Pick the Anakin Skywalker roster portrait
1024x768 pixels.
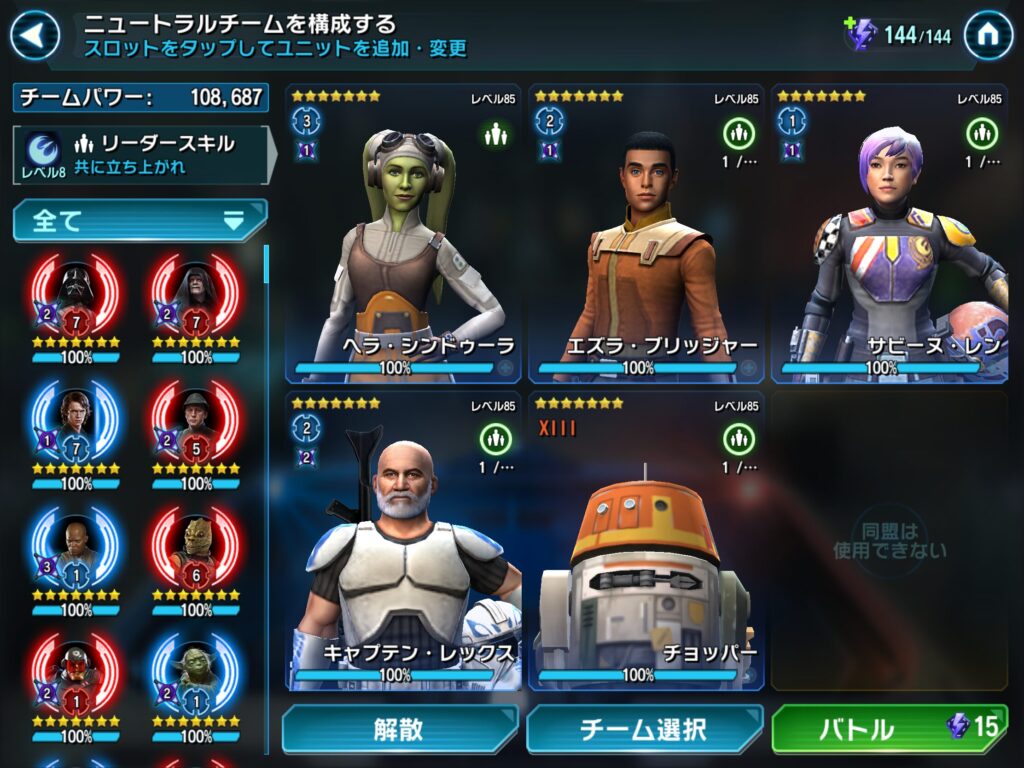[77, 424]
